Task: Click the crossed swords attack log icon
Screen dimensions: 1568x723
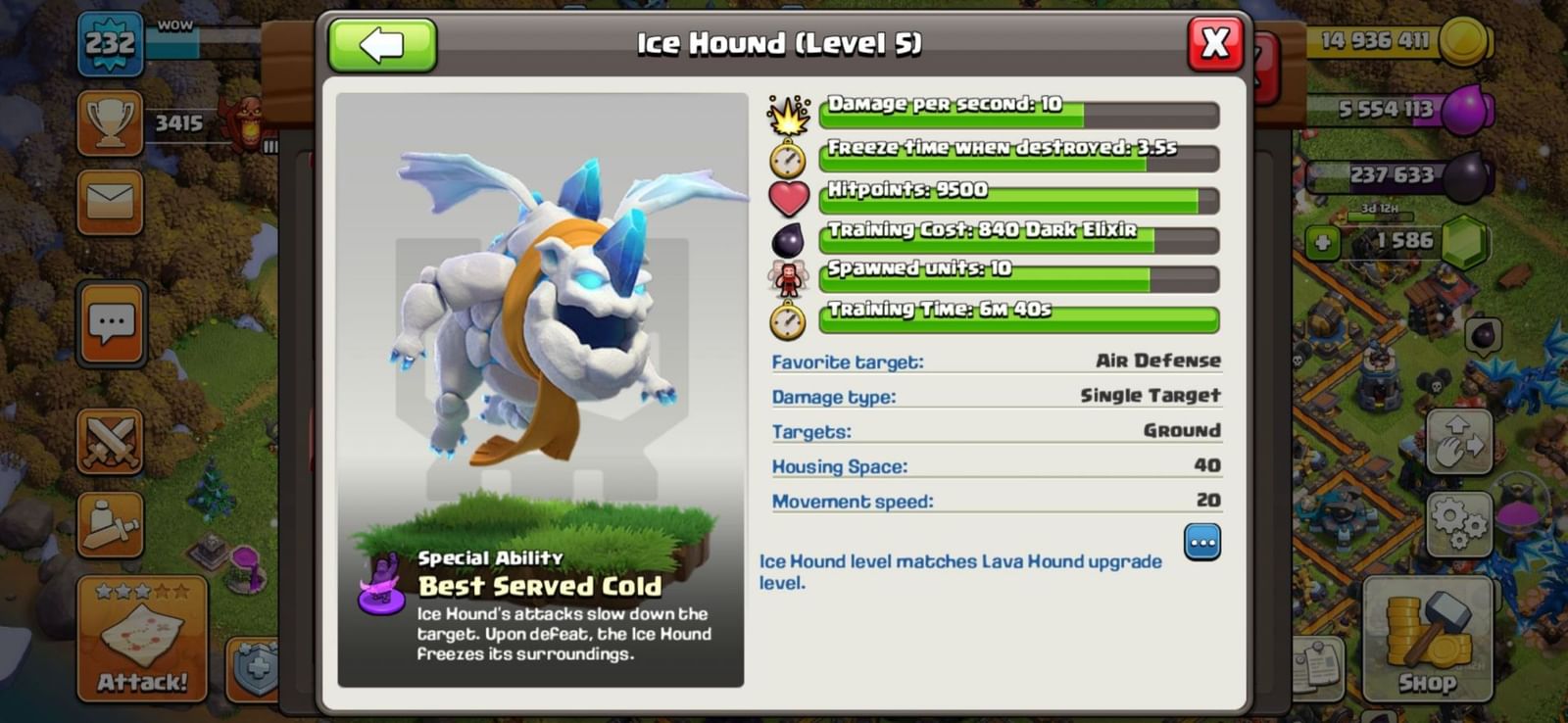Action: click(x=110, y=441)
